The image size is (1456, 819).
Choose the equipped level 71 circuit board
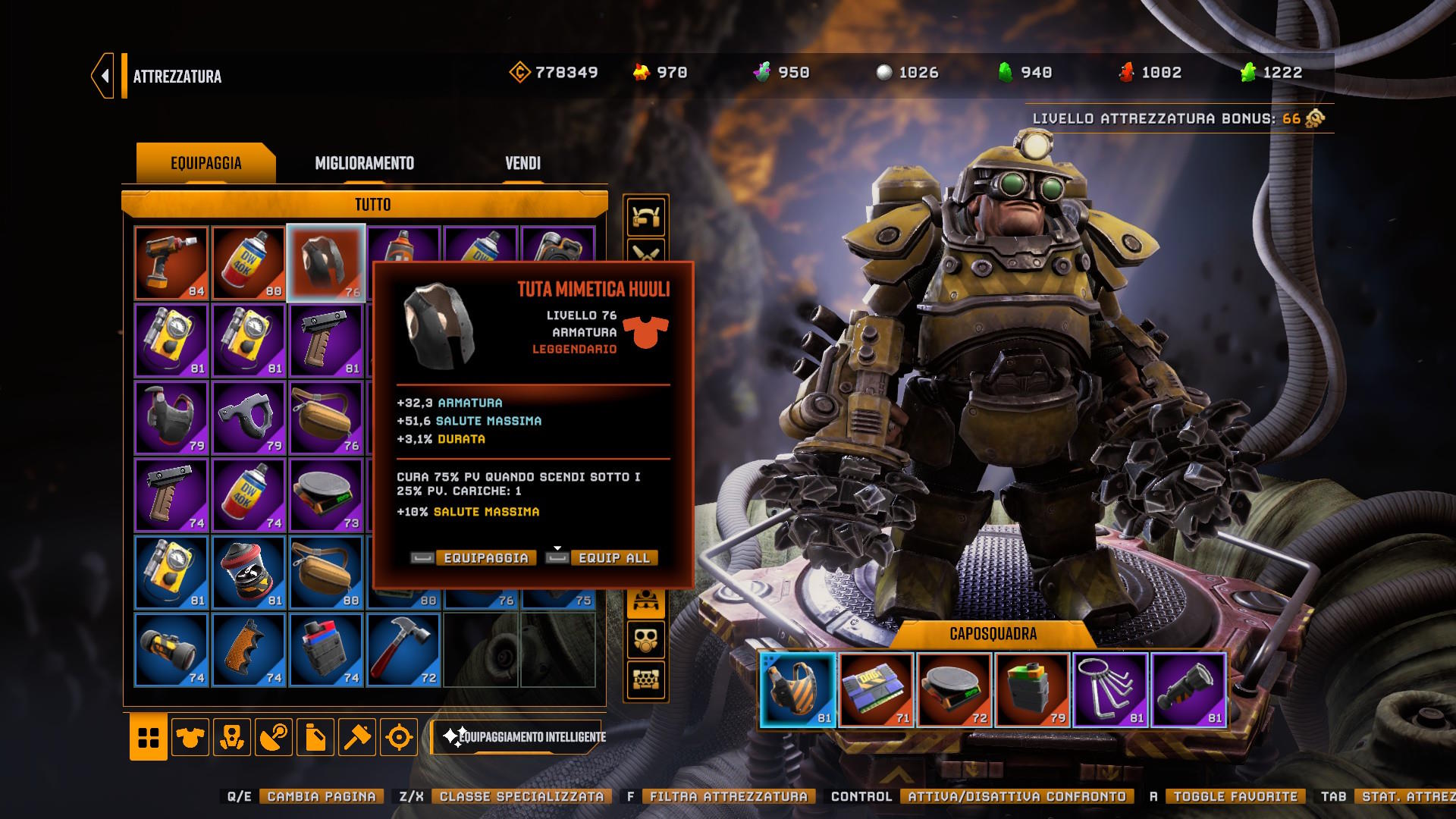[x=876, y=690]
